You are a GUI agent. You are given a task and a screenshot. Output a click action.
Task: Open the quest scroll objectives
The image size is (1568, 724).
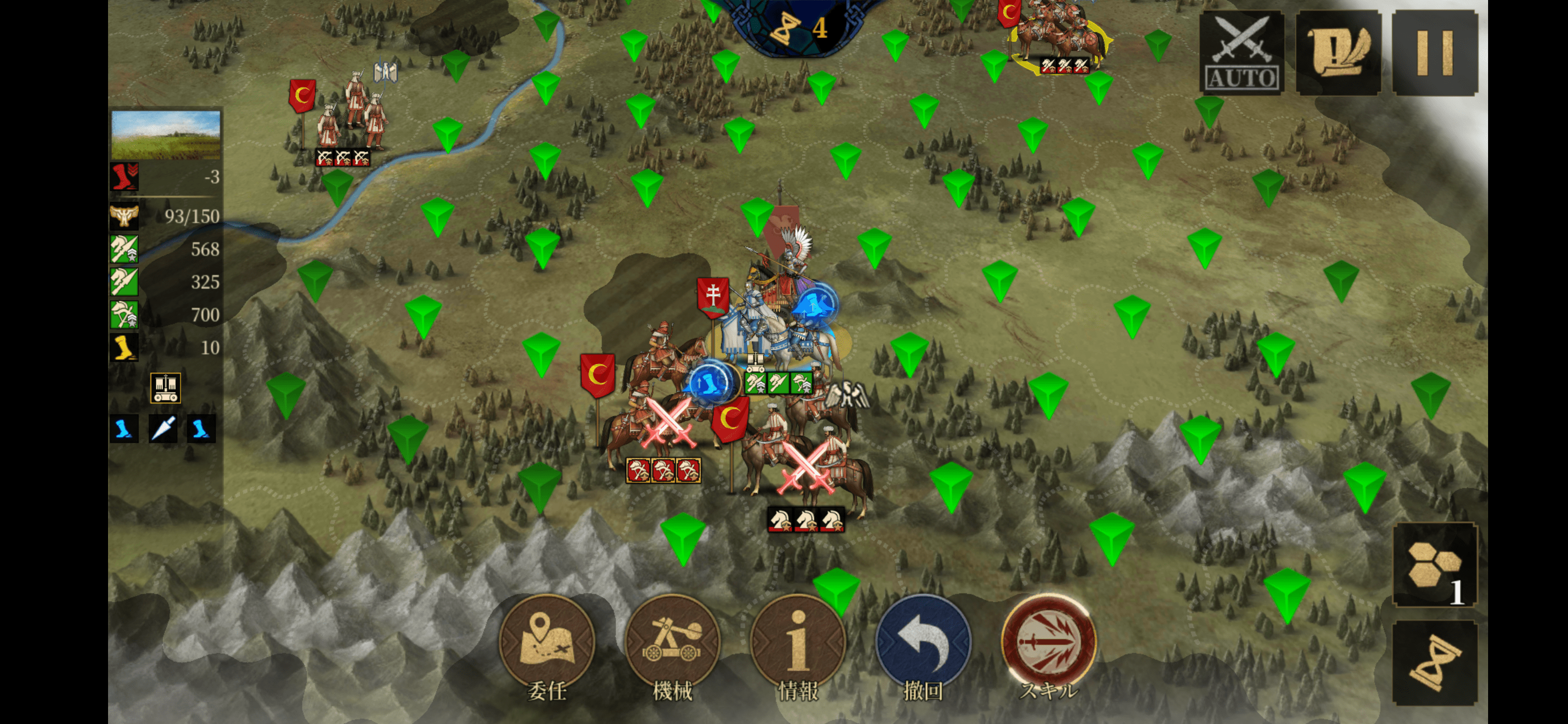tap(1338, 54)
